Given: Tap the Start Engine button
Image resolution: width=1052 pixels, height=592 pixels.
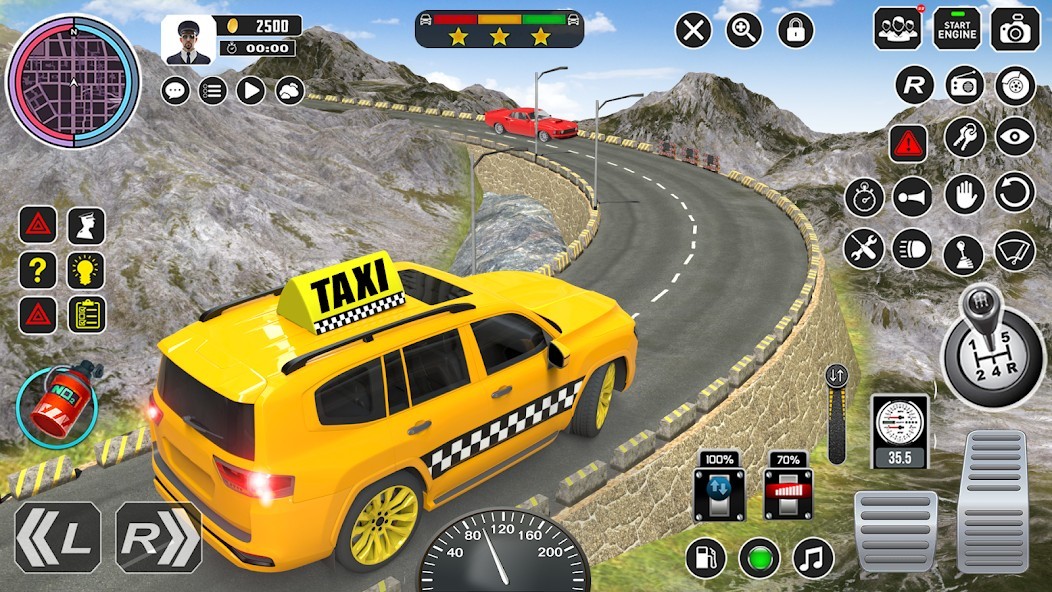Looking at the screenshot, I should (x=957, y=29).
